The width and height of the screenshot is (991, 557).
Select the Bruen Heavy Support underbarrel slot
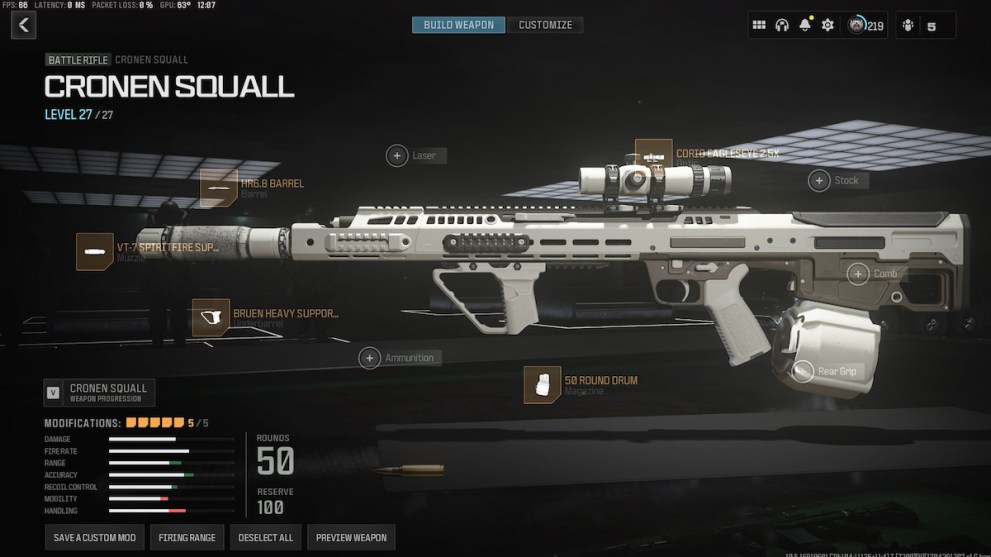click(x=210, y=317)
